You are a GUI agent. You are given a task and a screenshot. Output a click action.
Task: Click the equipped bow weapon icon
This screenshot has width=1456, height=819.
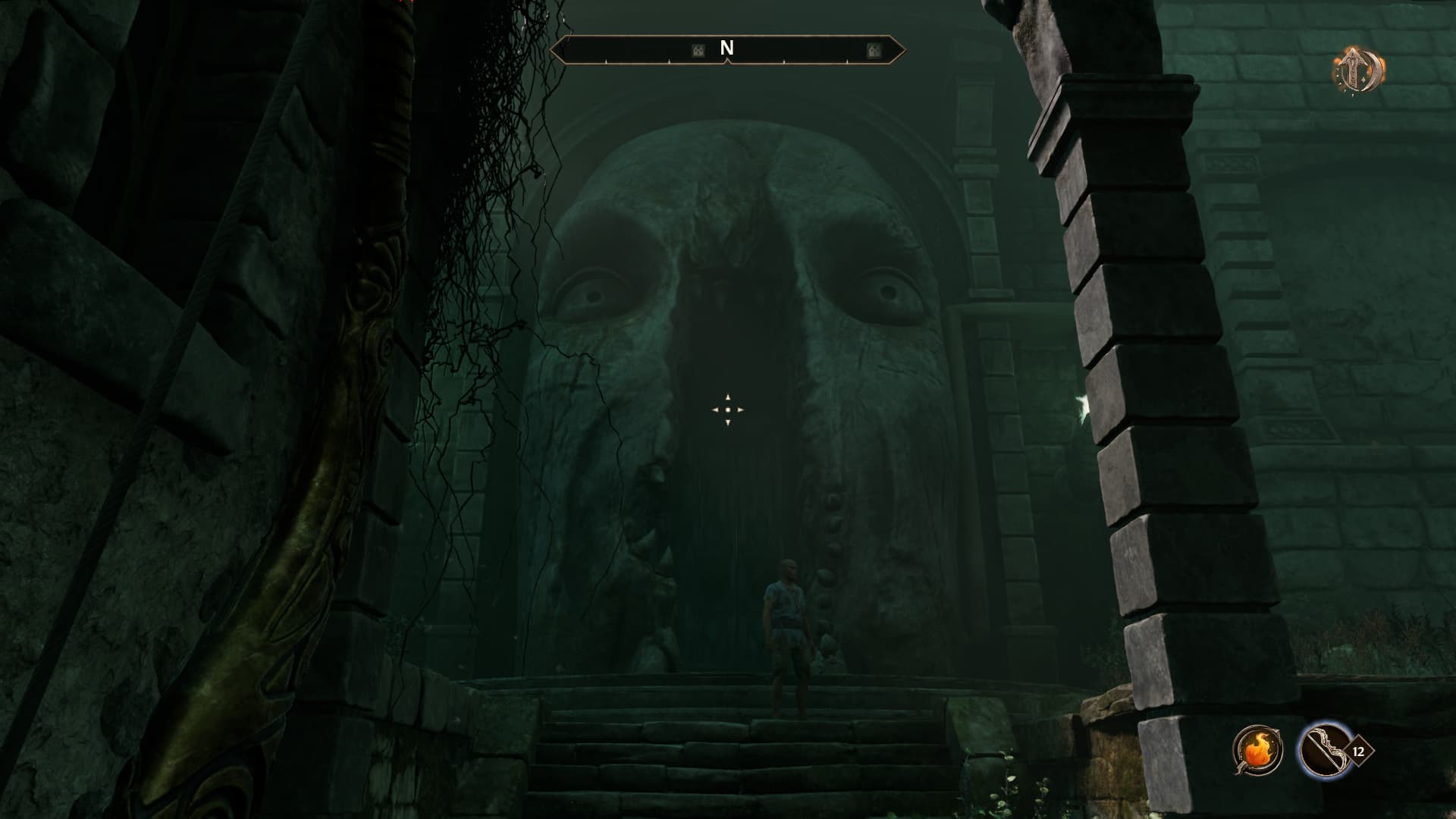(x=1323, y=750)
